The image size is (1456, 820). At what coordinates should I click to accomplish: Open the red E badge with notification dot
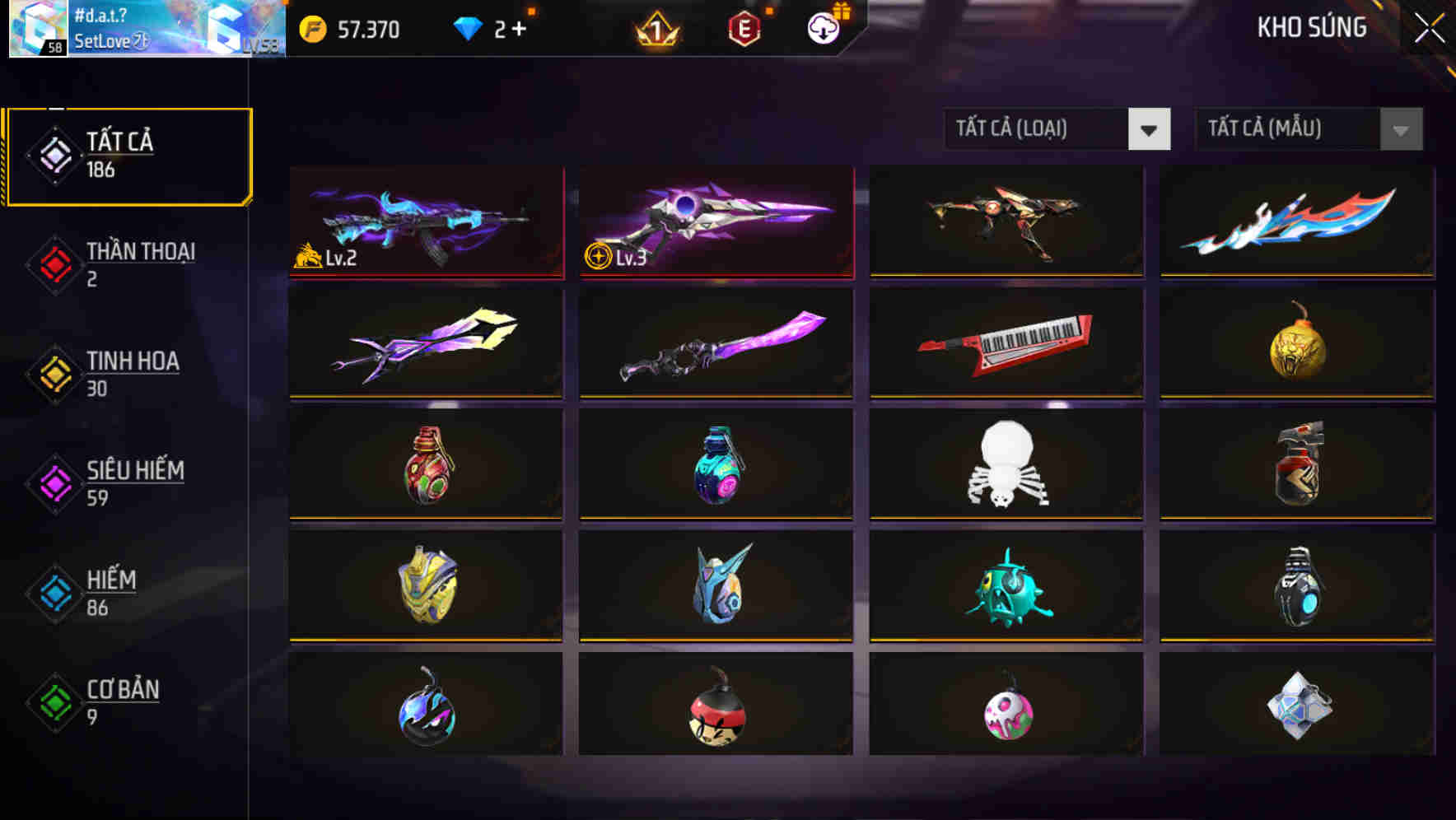pos(745,27)
